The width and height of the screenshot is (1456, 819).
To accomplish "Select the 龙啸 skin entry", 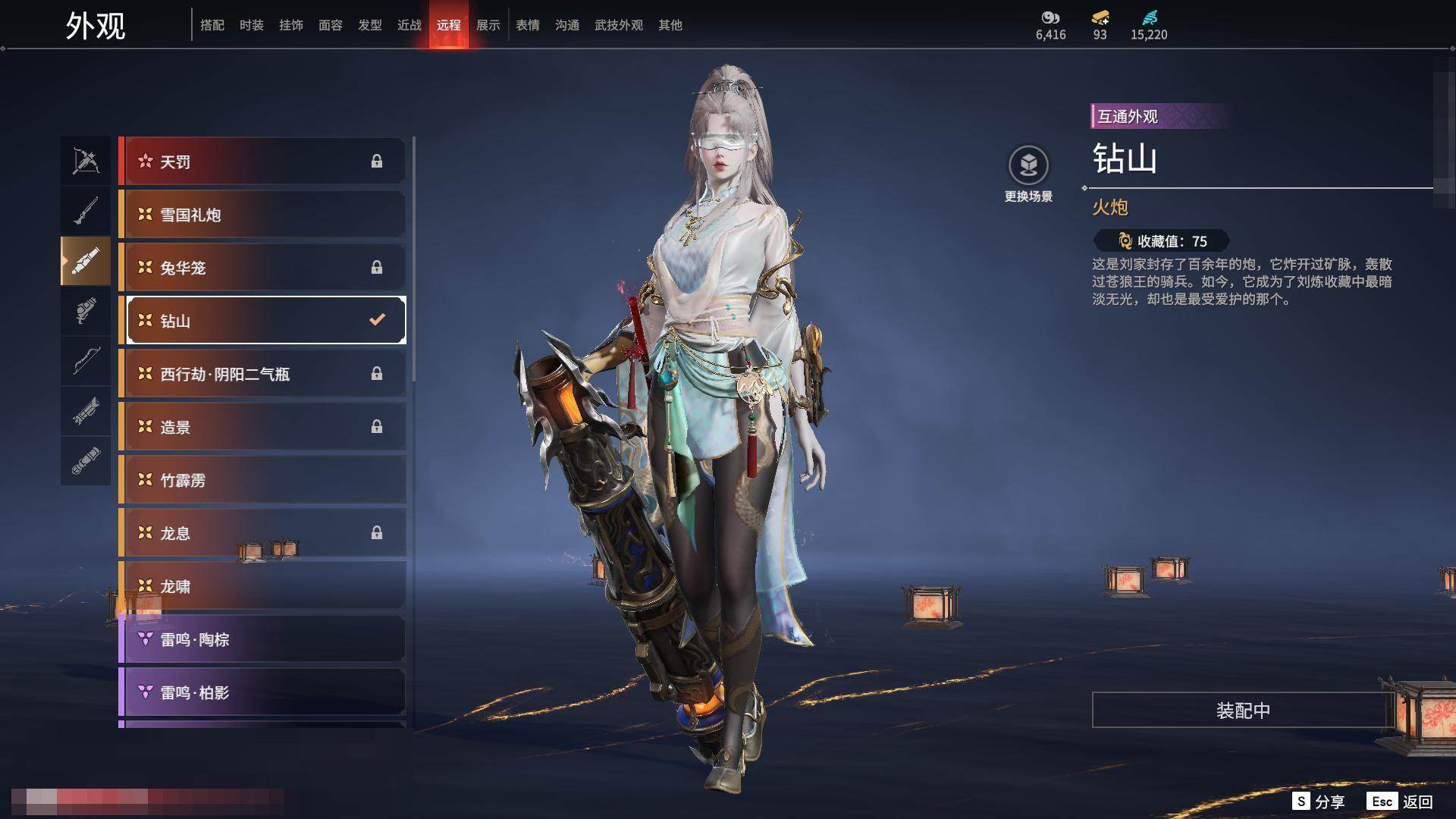I will pyautogui.click(x=262, y=586).
